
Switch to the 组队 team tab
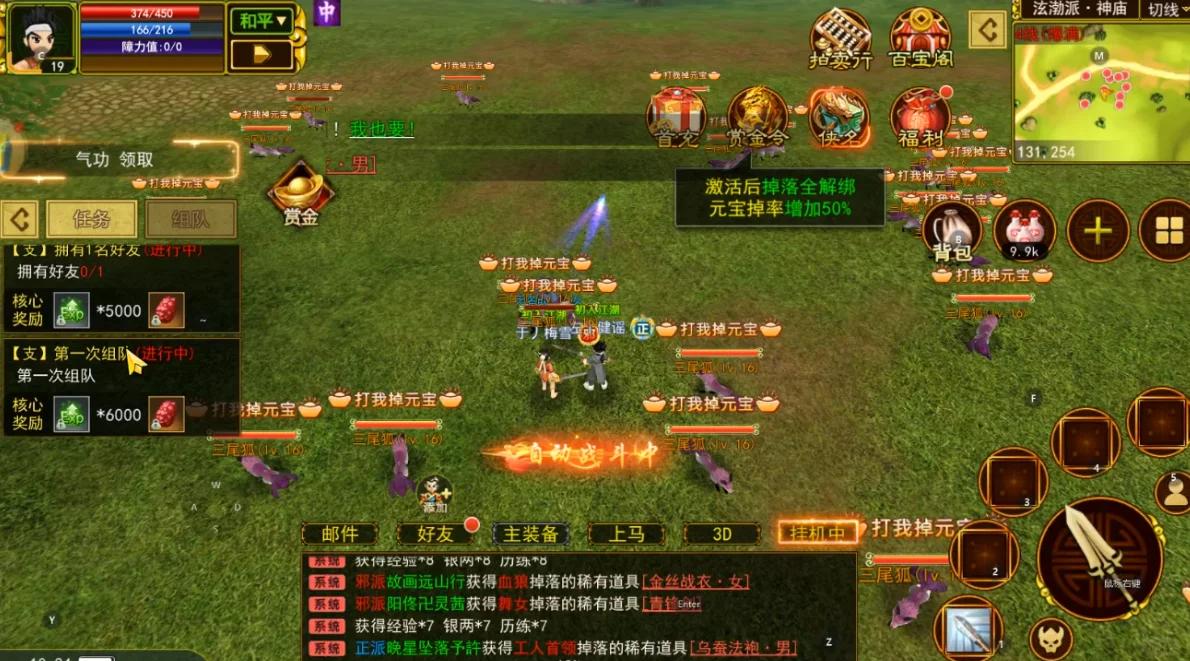click(x=191, y=219)
